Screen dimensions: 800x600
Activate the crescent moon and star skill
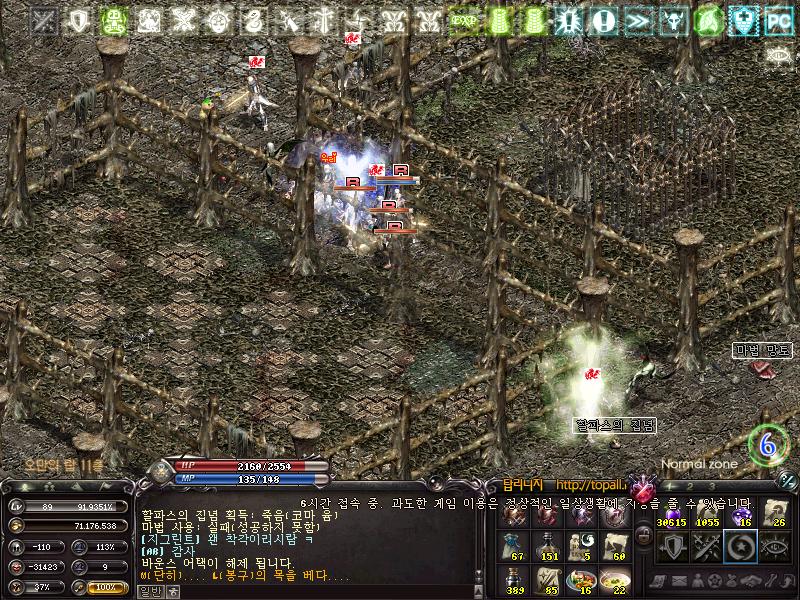point(742,548)
